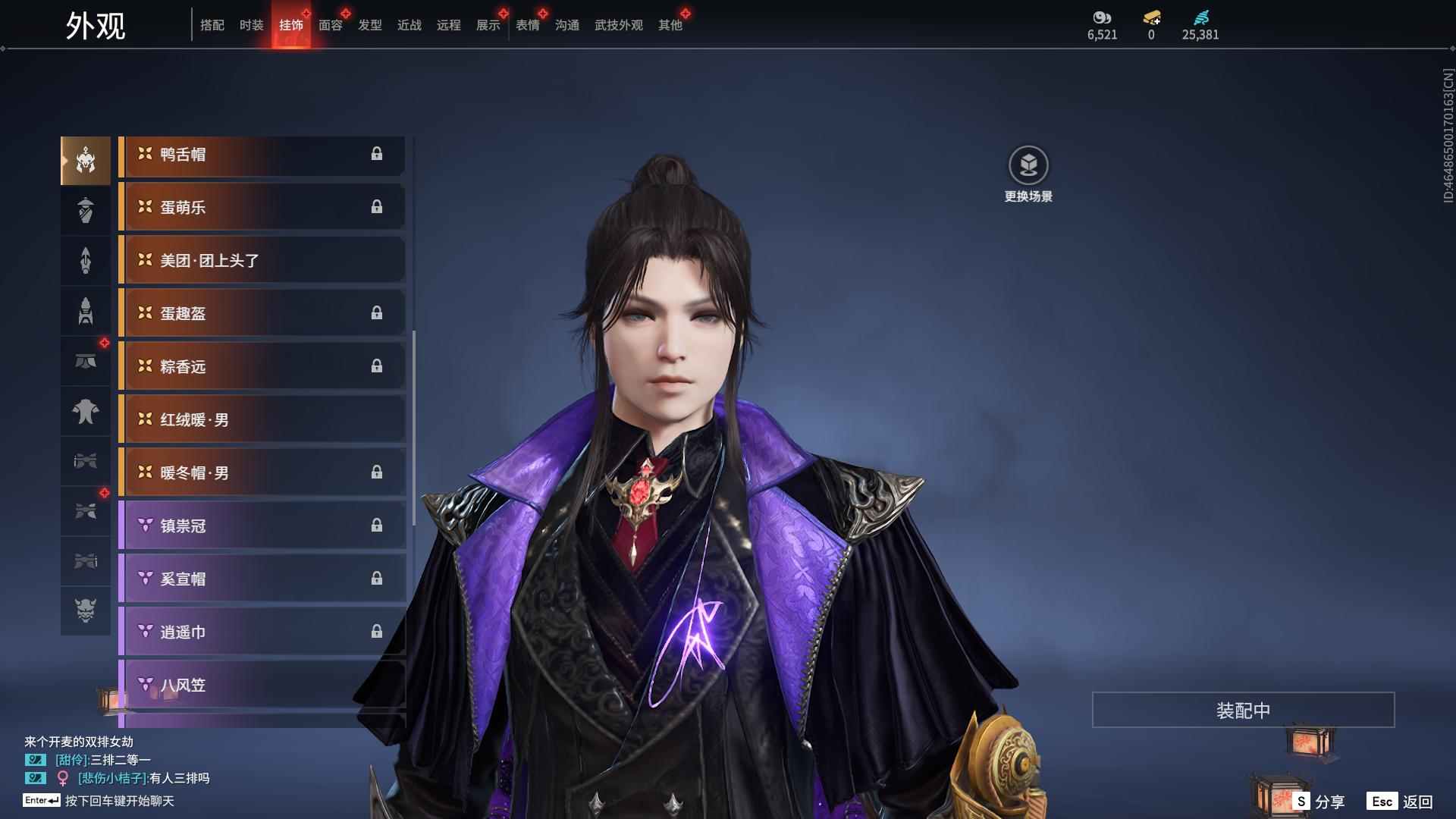The image size is (1456, 819).
Task: Open the 武技外观 tab
Action: (618, 25)
